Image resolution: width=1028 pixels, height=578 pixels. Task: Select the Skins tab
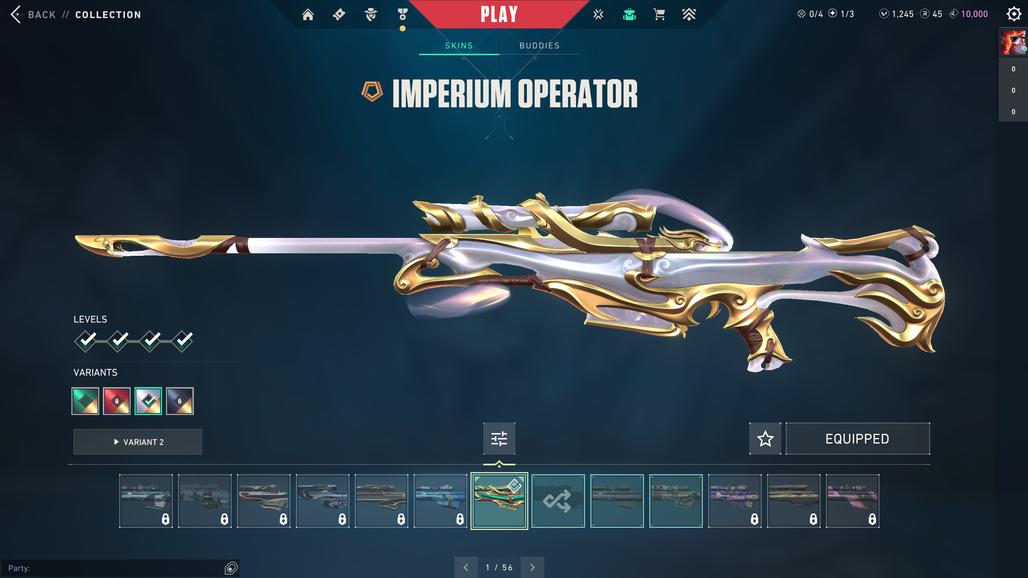pyautogui.click(x=459, y=46)
